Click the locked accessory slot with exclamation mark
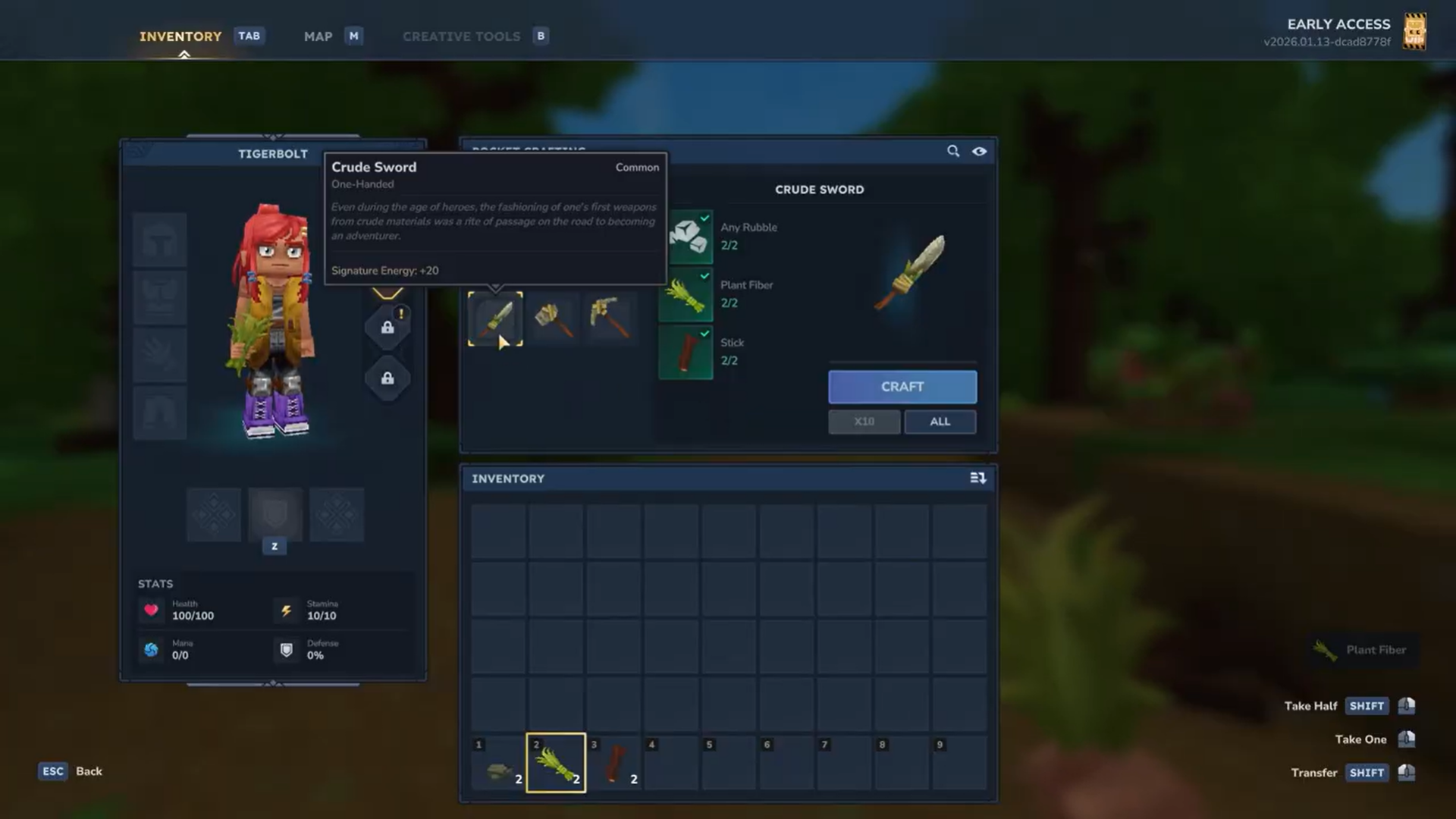This screenshot has width=1456, height=819. 388,326
